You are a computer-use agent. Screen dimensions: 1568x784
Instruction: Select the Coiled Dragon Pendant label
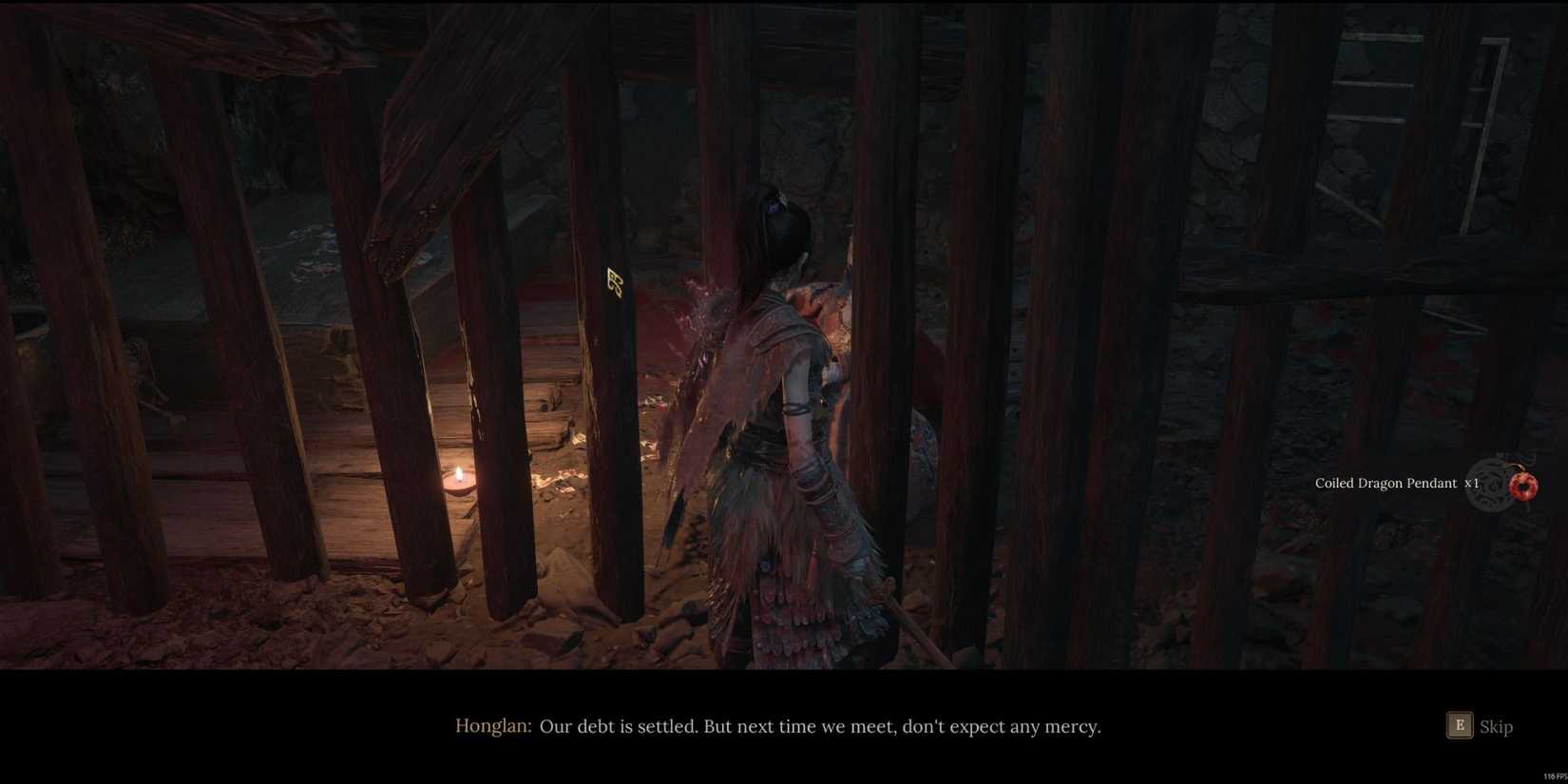pyautogui.click(x=1386, y=483)
